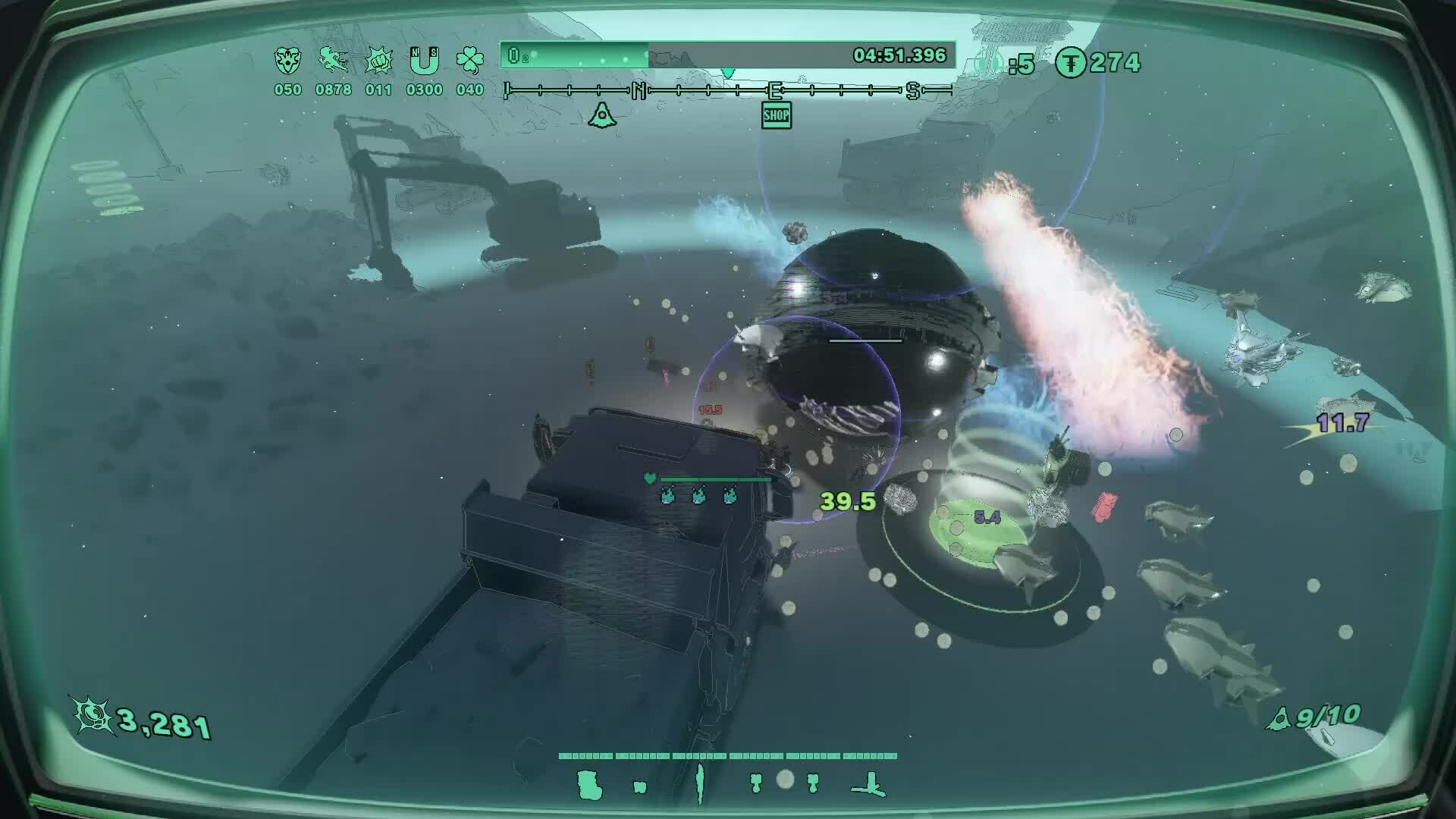
Task: Select the ship marker under the compass
Action: coord(602,115)
